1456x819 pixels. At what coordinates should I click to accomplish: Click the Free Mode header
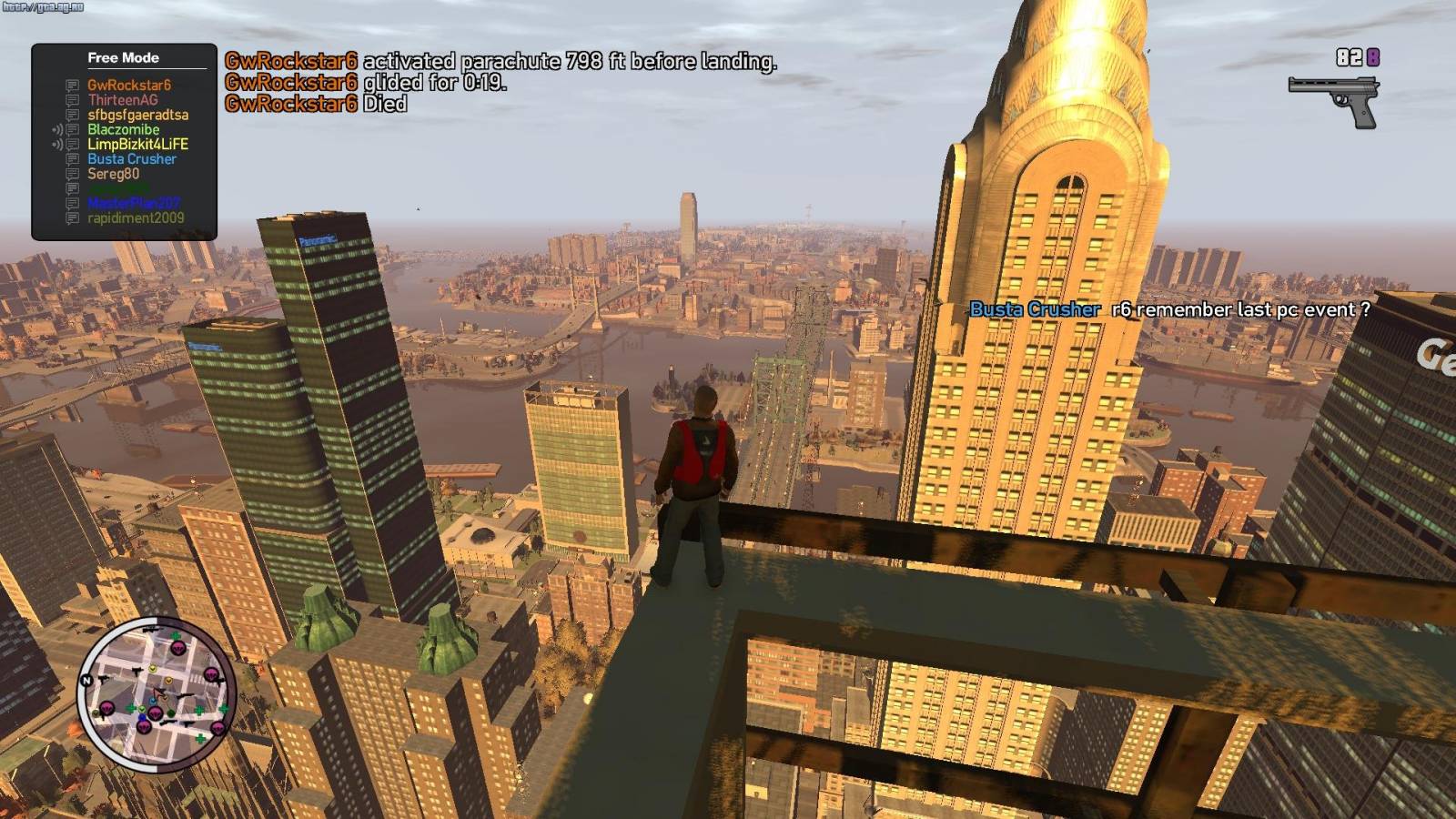(x=123, y=57)
